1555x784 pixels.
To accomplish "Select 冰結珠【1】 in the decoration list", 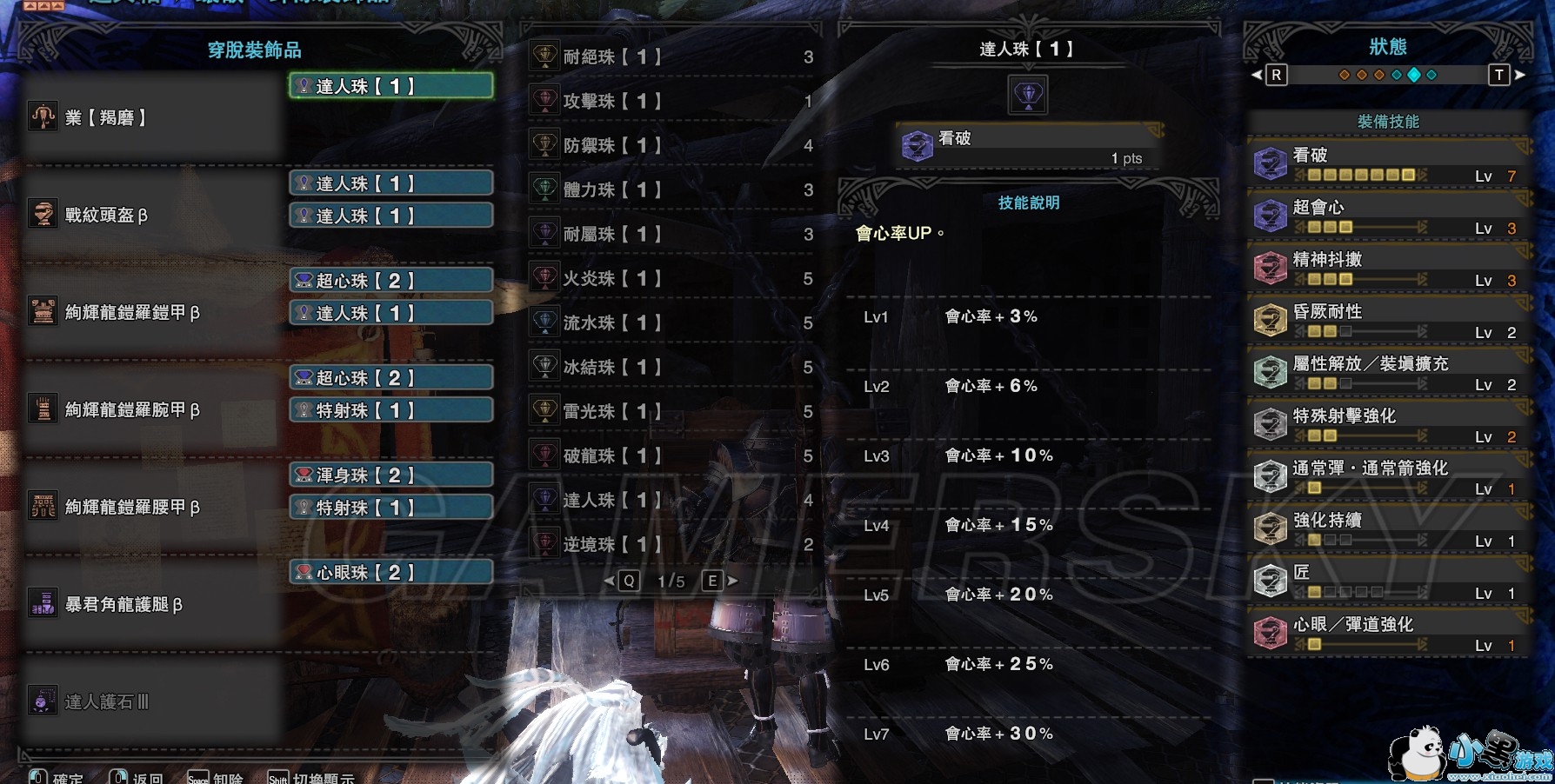I will pos(671,368).
